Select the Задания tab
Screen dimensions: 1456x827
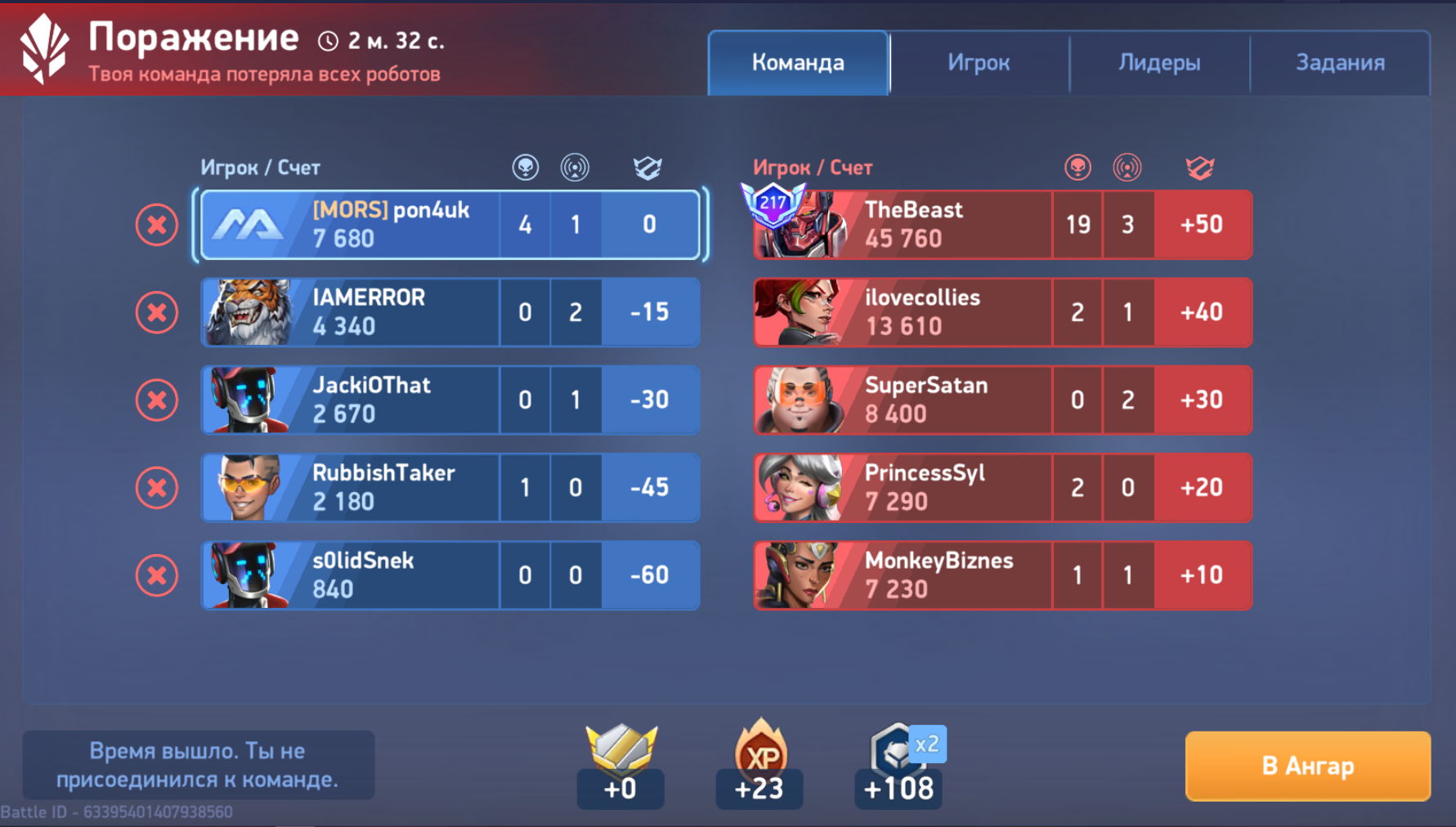click(x=1340, y=63)
